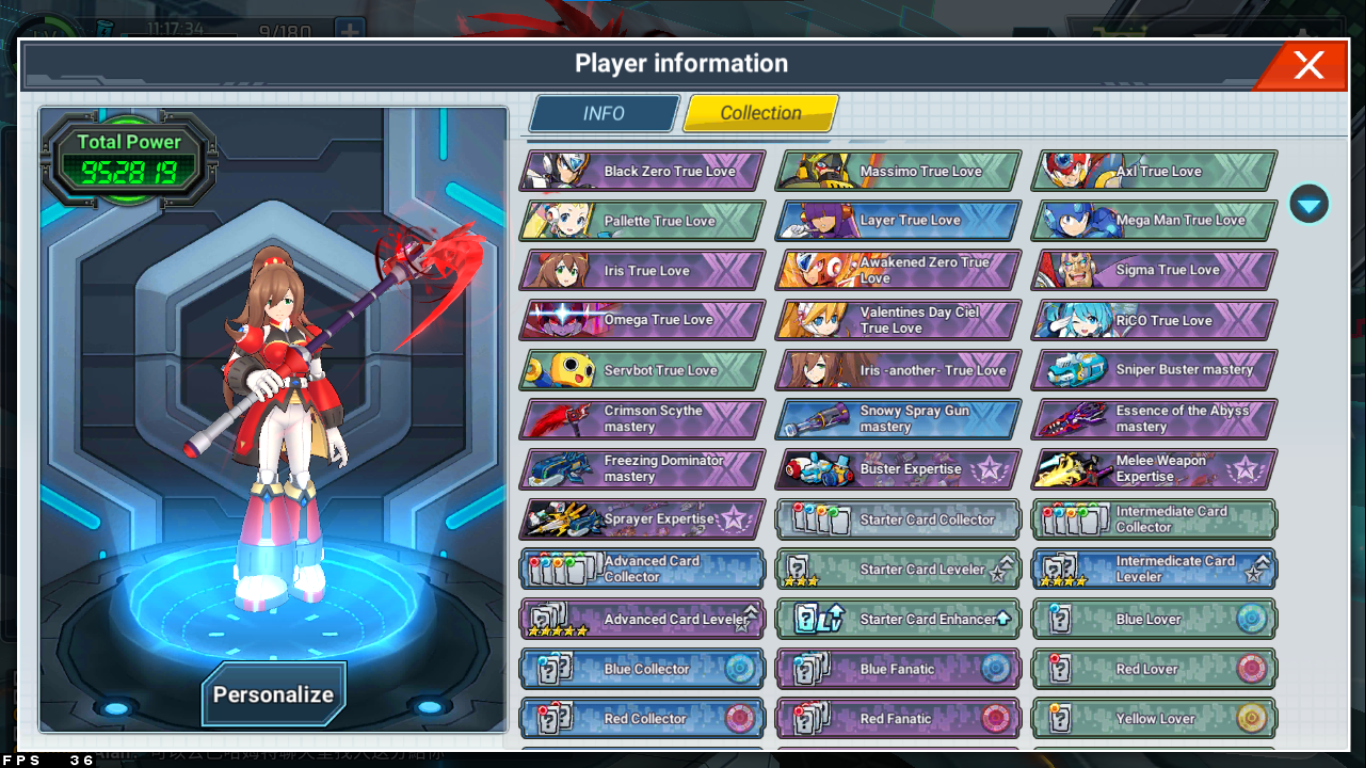Choose the Iris True Love title
1366x768 pixels.
642,270
